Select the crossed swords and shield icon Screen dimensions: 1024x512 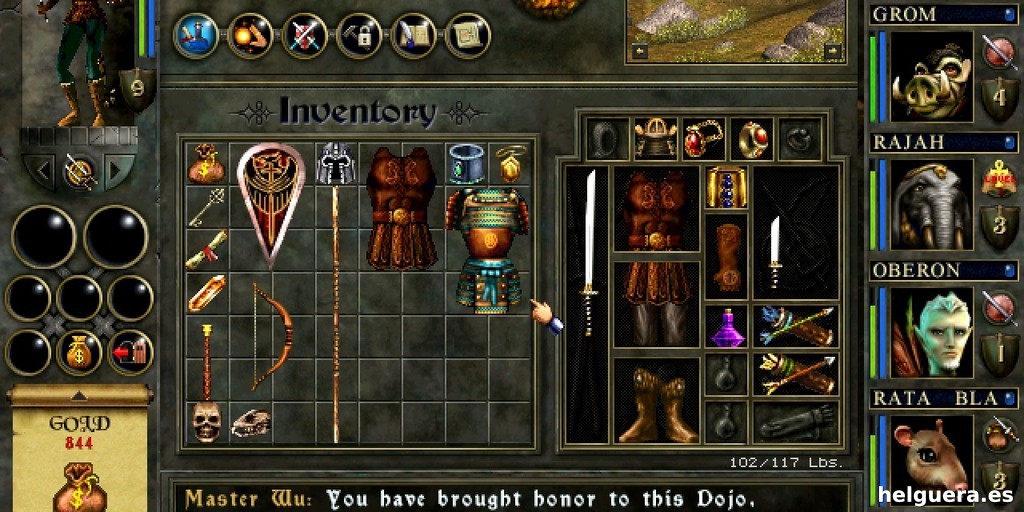tap(304, 35)
